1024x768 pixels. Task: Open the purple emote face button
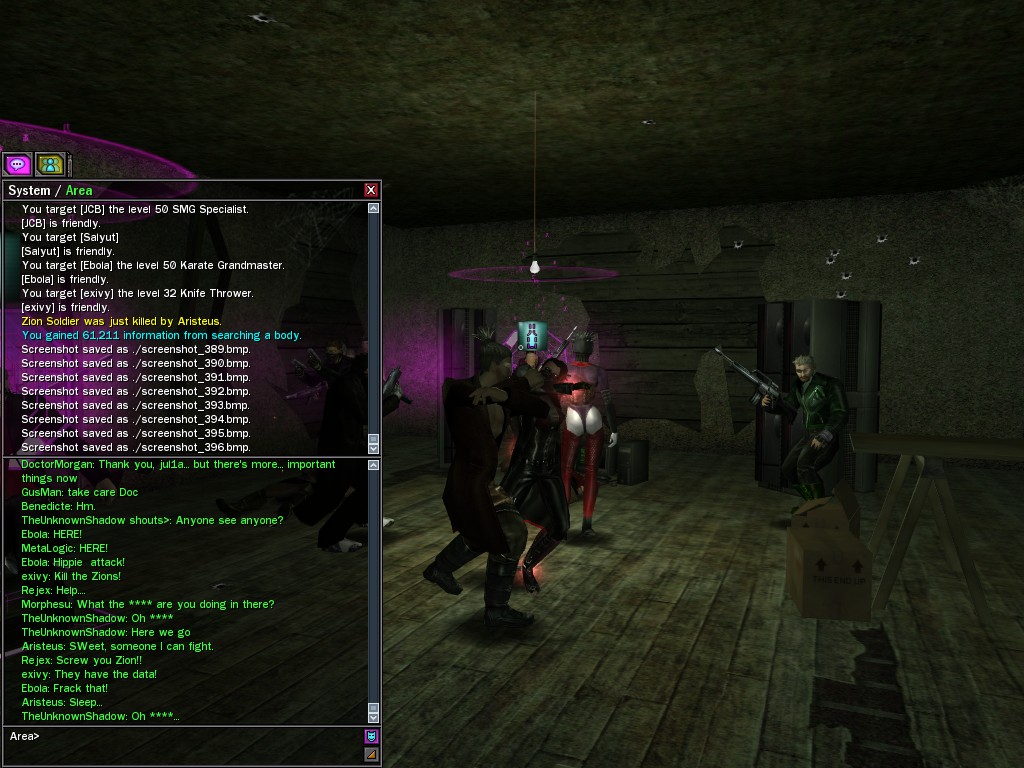(x=372, y=737)
